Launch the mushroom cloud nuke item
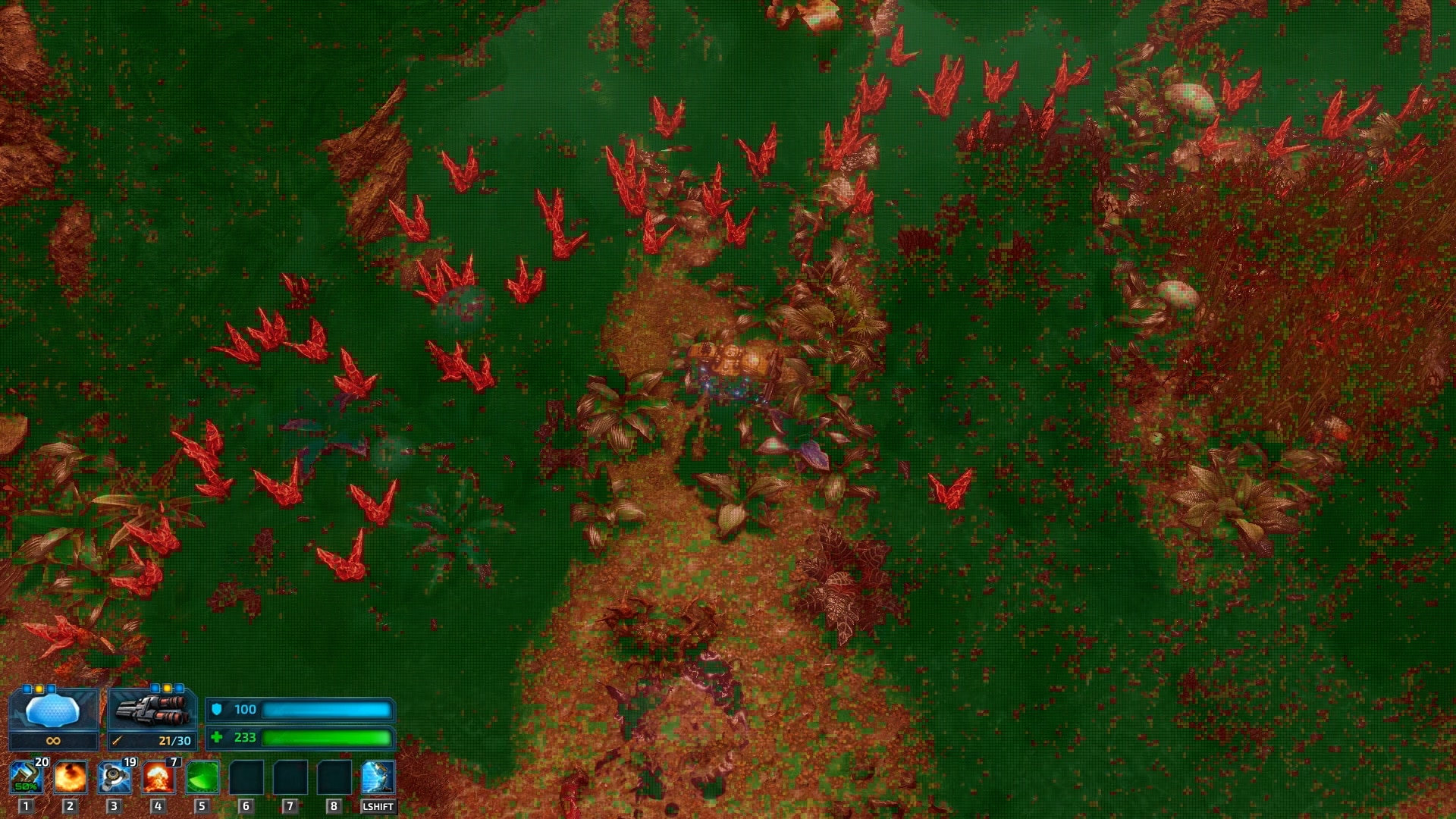The width and height of the screenshot is (1456, 819). pos(158,777)
